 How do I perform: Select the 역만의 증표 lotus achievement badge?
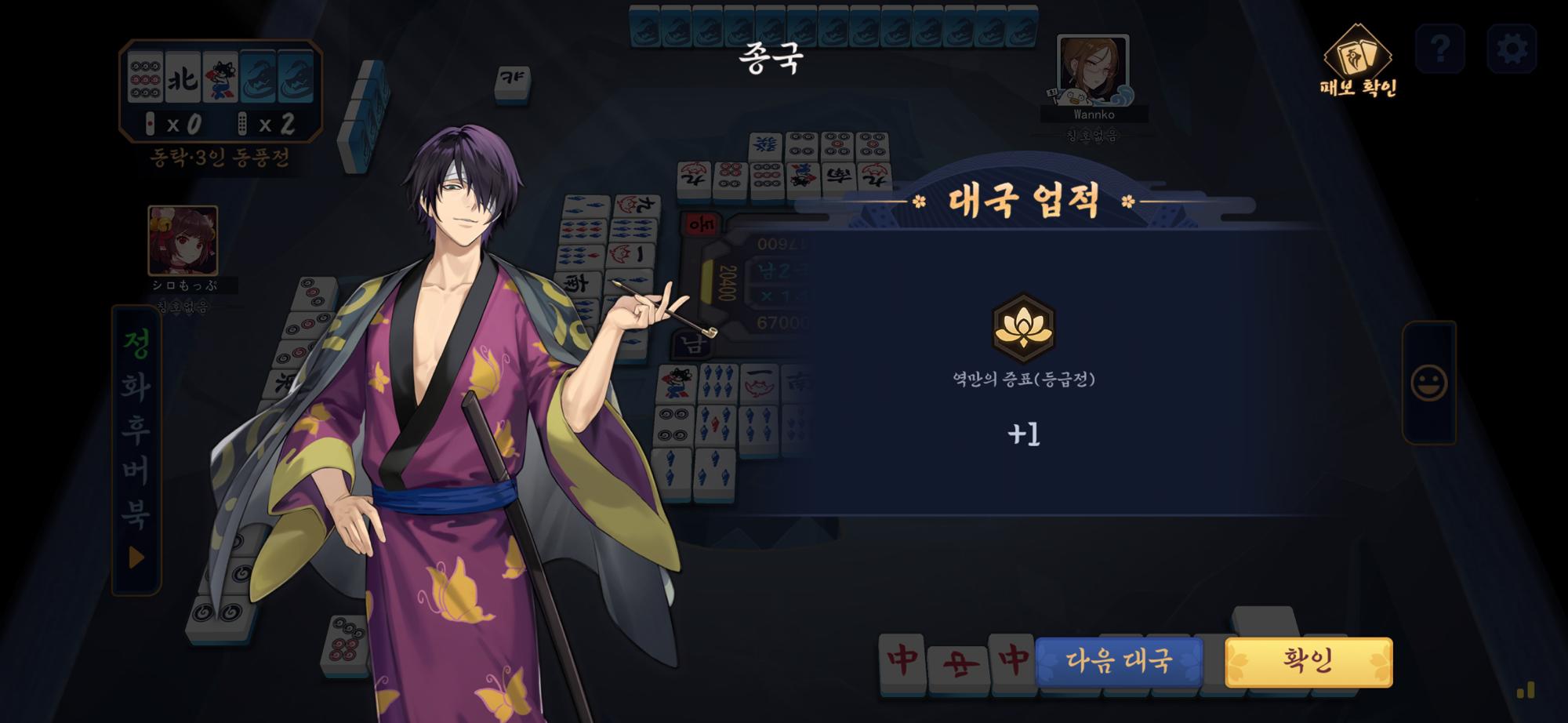click(x=1023, y=329)
